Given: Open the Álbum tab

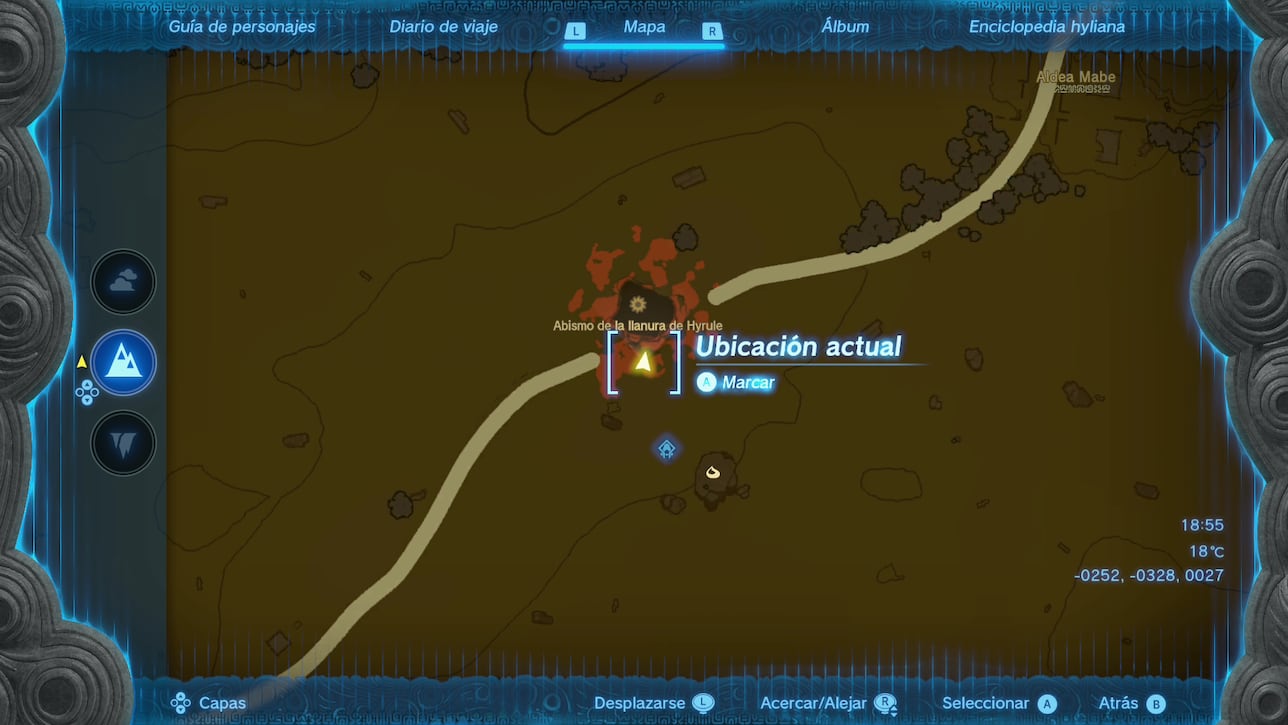Looking at the screenshot, I should [846, 27].
